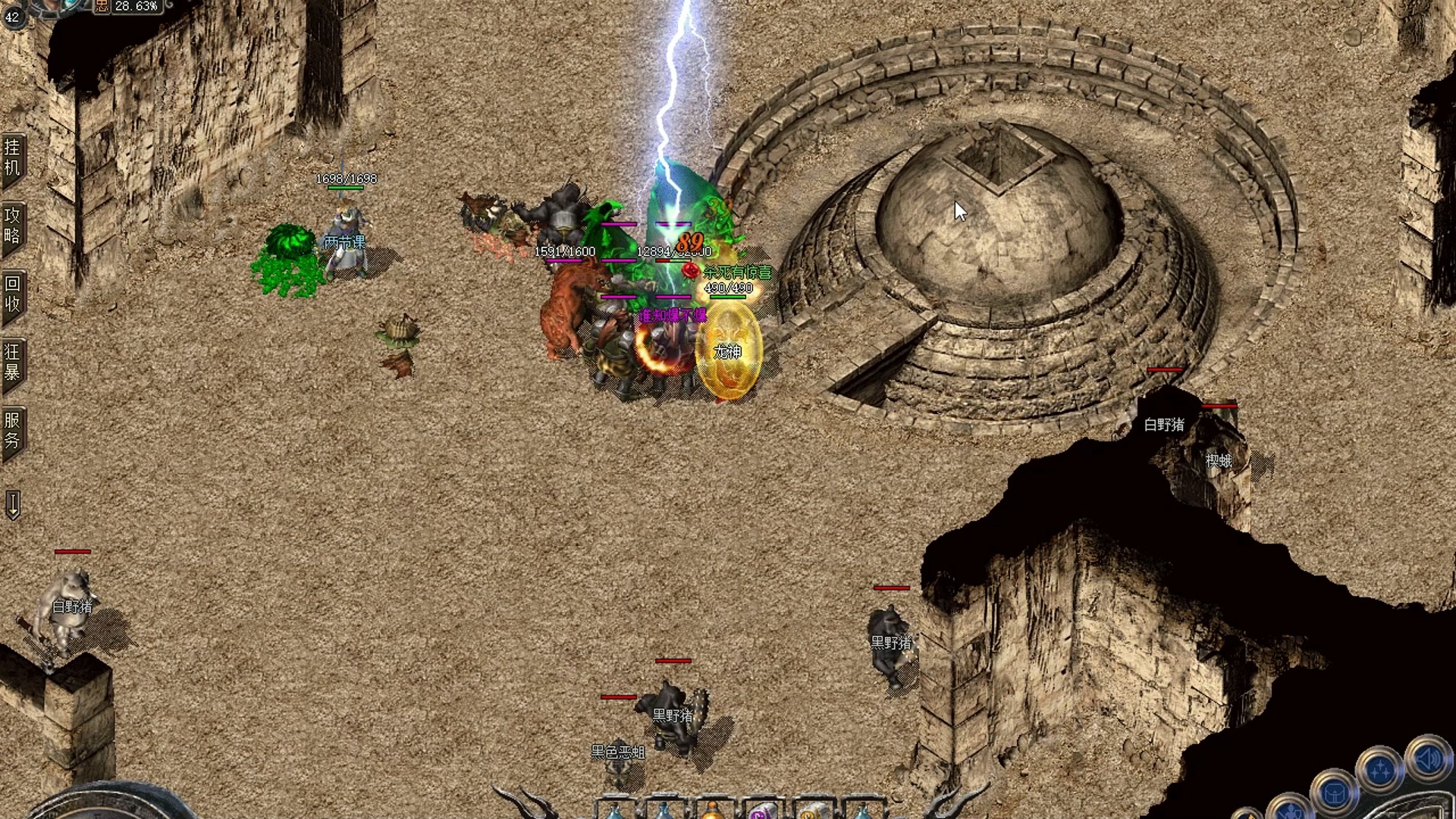The width and height of the screenshot is (1456, 819).
Task: Use the purple scroll in the hotbar
Action: [x=761, y=812]
